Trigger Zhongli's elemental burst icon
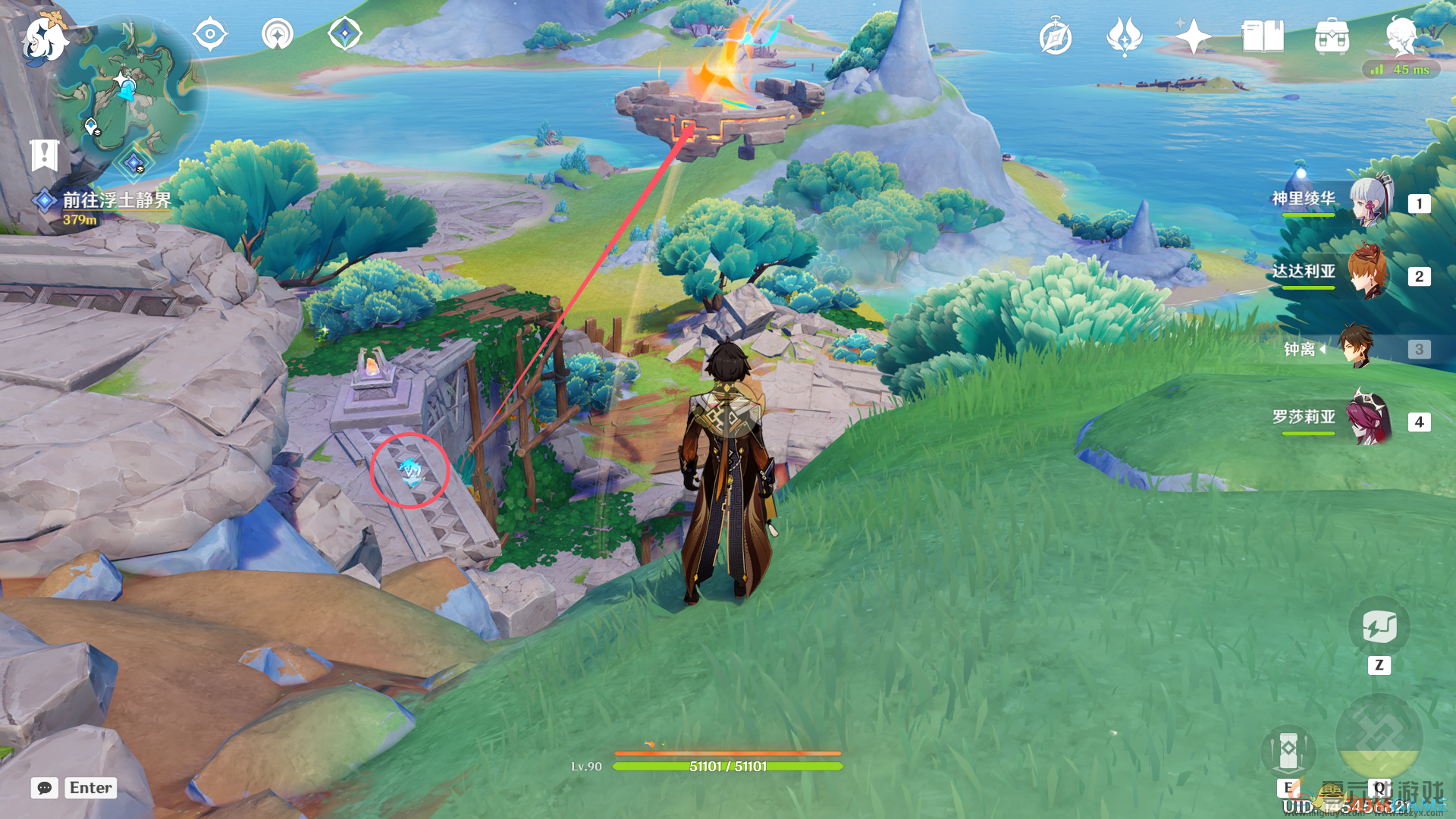Screen dimensions: 1456x819 point(1379,737)
